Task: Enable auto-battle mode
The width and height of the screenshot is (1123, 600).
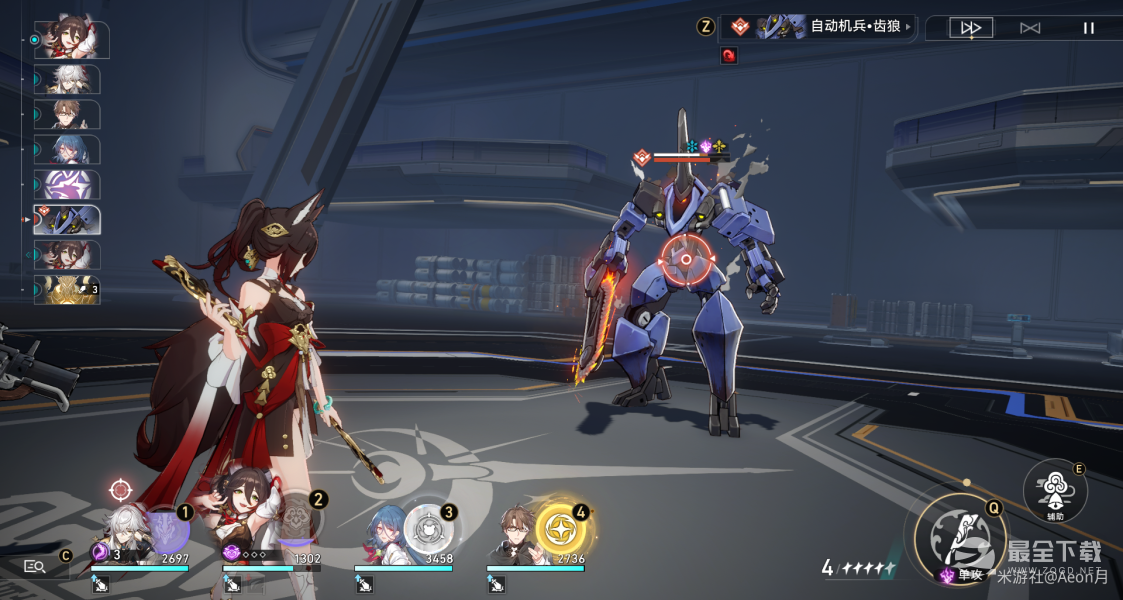Action: pos(1030,28)
